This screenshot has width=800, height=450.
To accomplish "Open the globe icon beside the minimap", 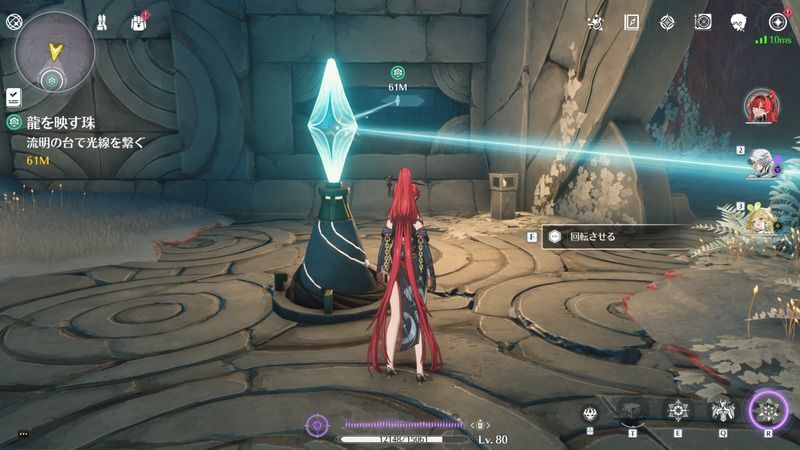I will click(x=13, y=21).
